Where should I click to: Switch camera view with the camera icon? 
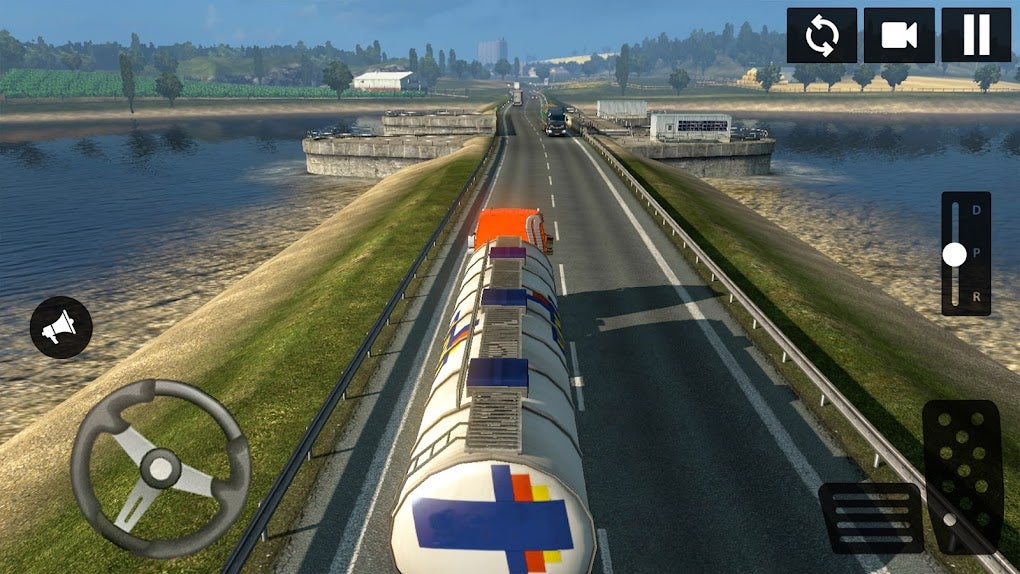click(x=898, y=36)
